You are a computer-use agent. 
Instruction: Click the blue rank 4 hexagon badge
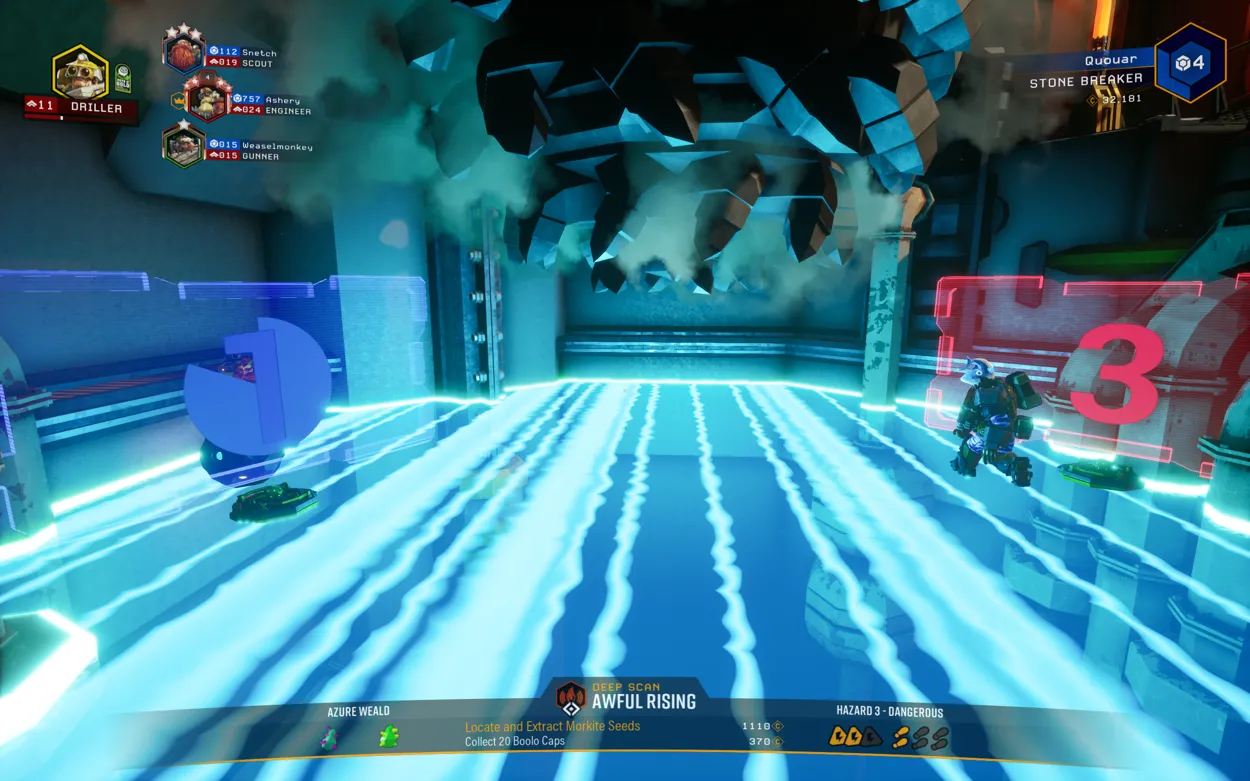click(1190, 63)
